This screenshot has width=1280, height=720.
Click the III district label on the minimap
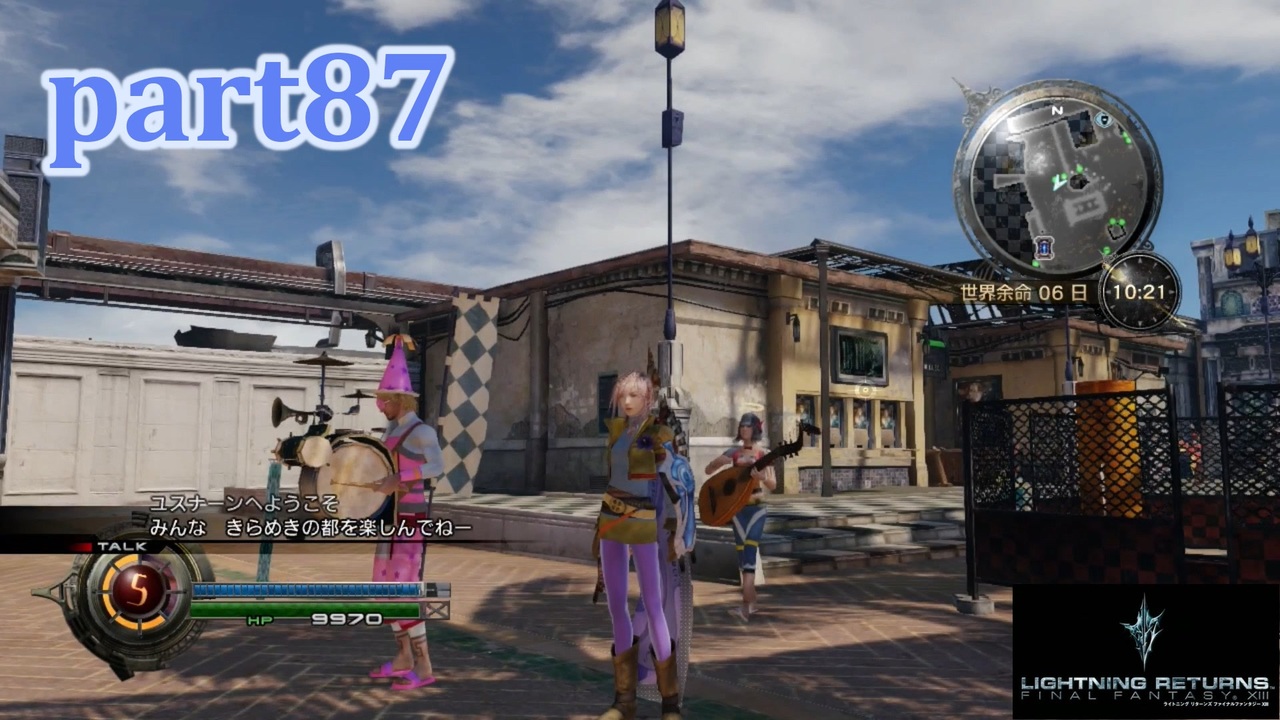[x=1085, y=204]
